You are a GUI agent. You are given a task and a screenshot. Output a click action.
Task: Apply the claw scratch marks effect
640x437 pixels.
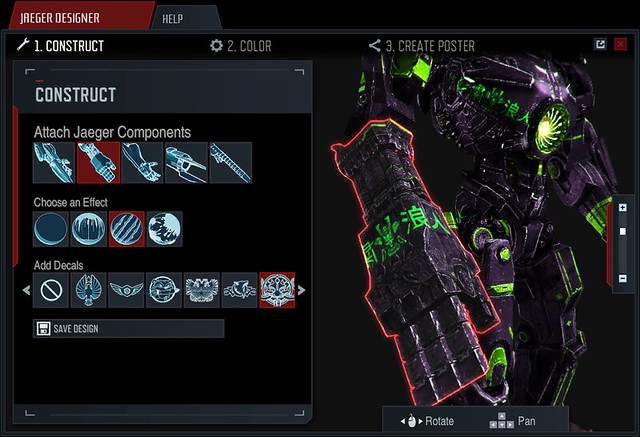pos(127,228)
